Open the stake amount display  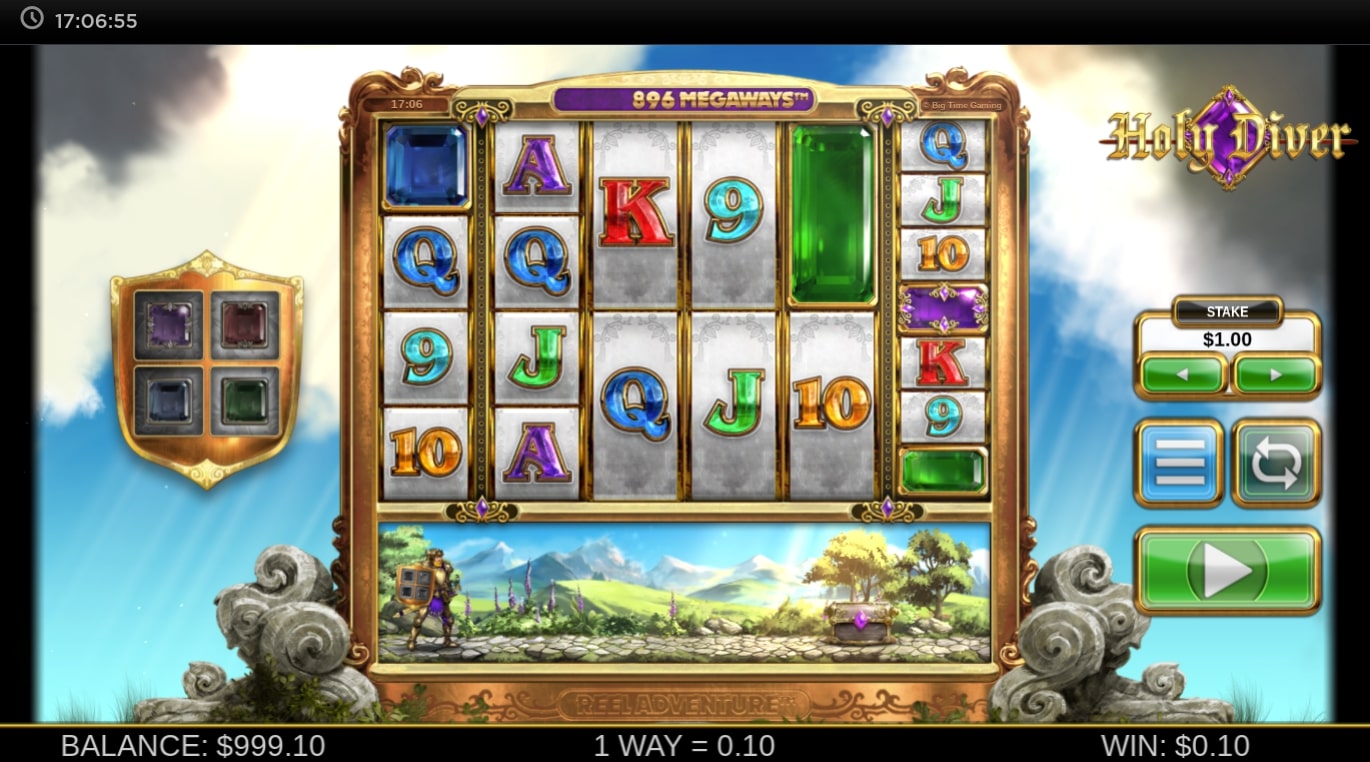pos(1227,339)
